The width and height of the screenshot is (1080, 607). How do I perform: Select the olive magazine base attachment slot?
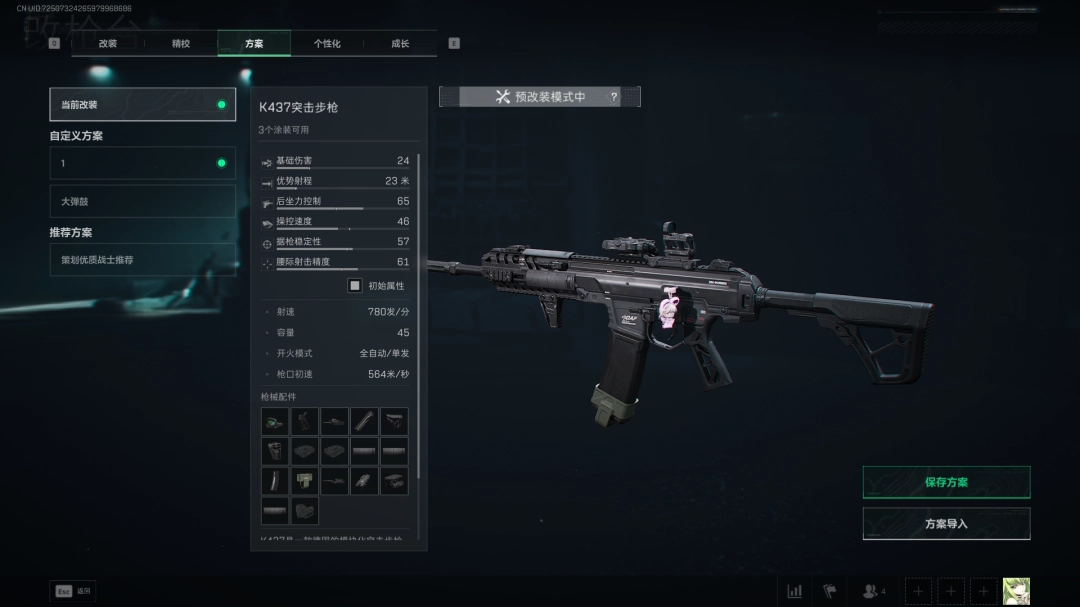click(305, 481)
